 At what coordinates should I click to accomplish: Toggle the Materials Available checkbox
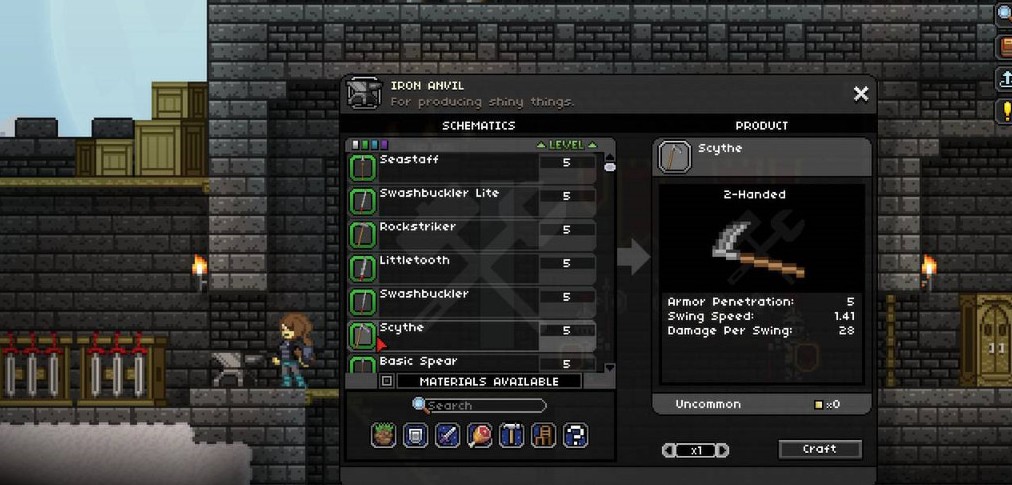click(x=387, y=381)
